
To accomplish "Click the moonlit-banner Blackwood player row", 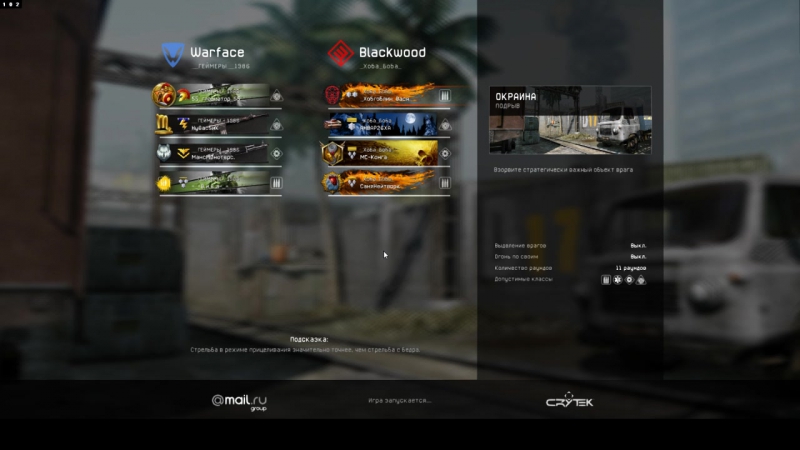I will (x=387, y=125).
